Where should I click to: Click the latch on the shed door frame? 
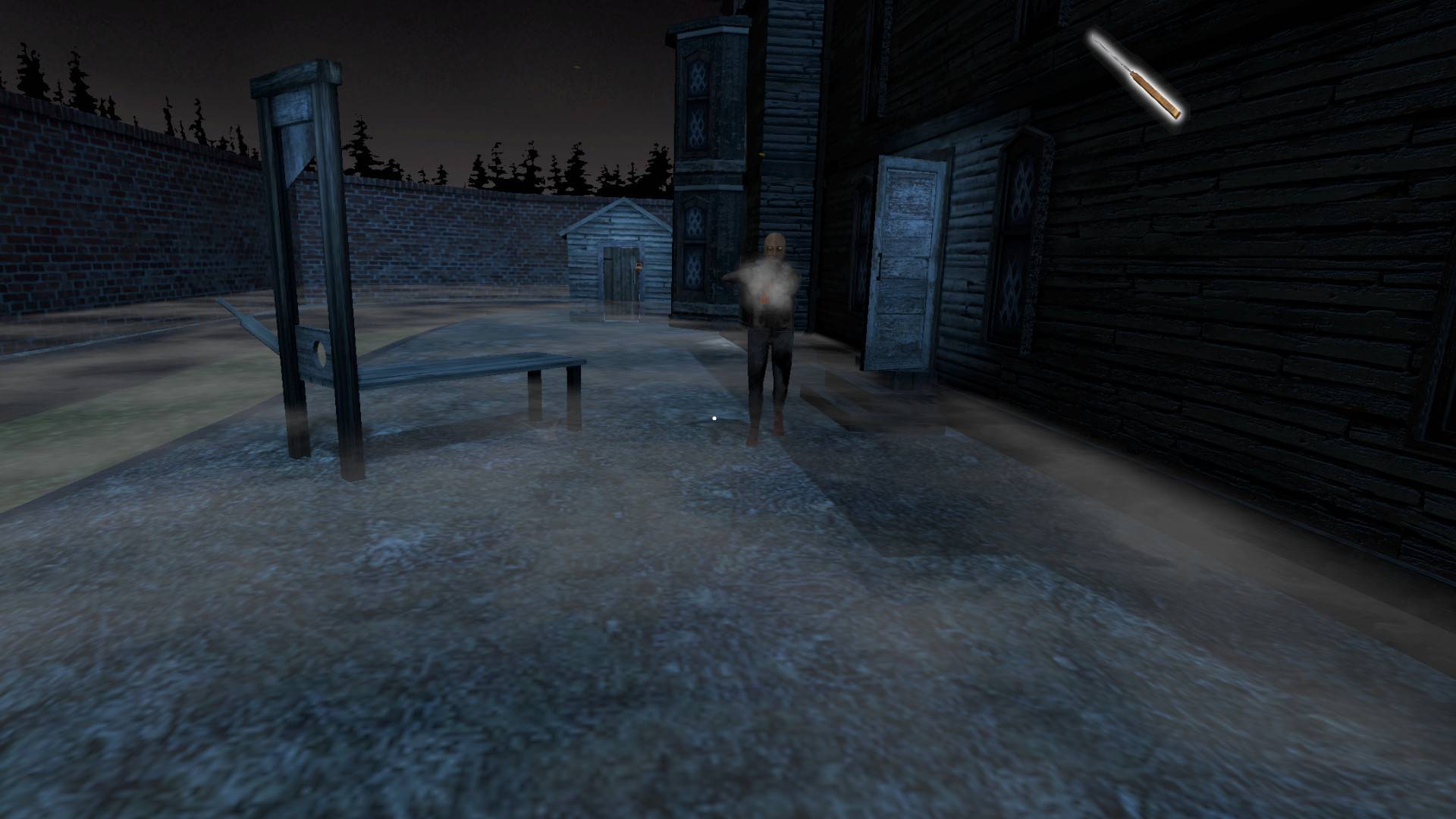[609, 259]
